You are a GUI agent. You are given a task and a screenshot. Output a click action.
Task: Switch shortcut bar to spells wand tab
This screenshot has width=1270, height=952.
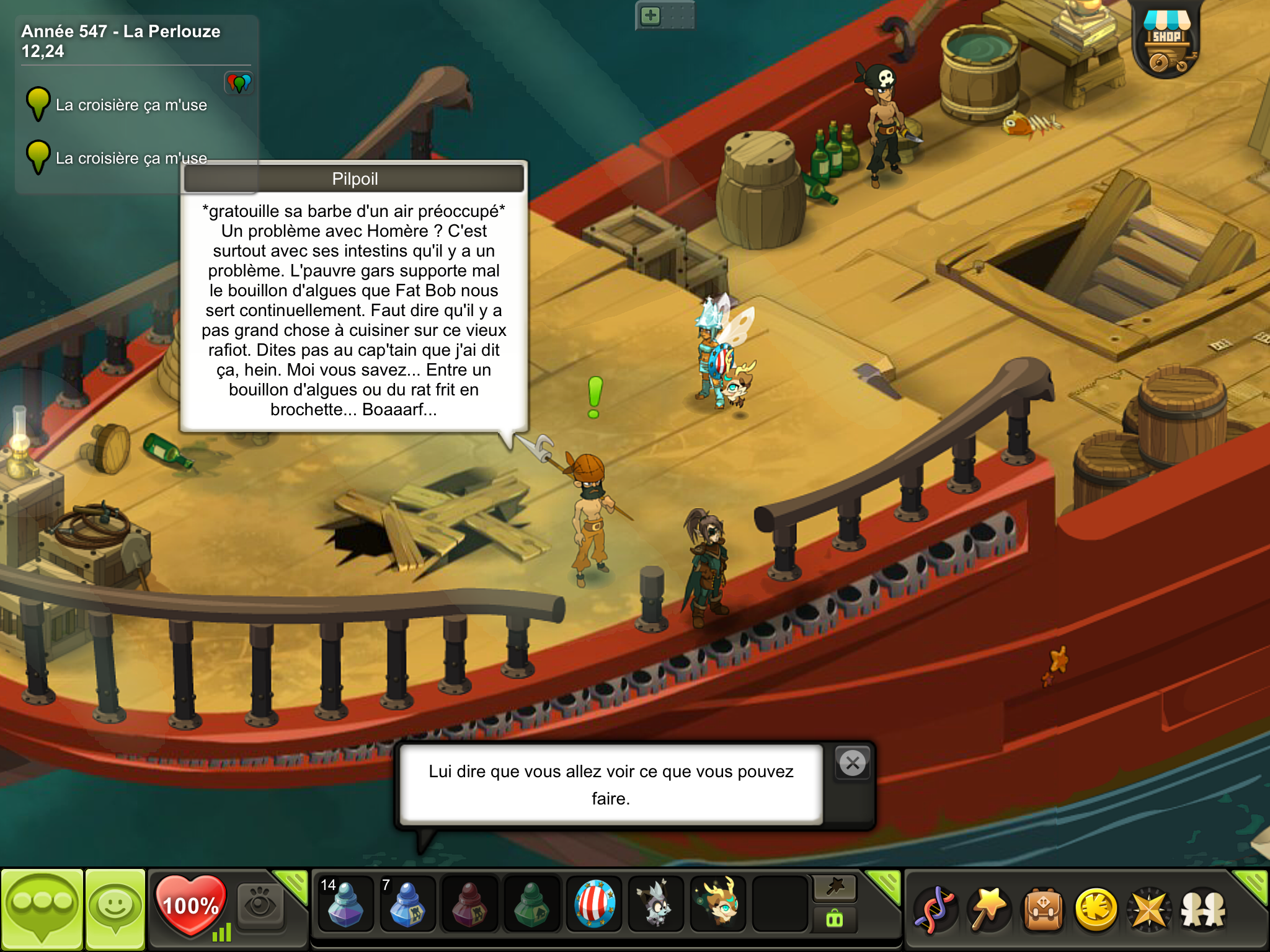[835, 888]
